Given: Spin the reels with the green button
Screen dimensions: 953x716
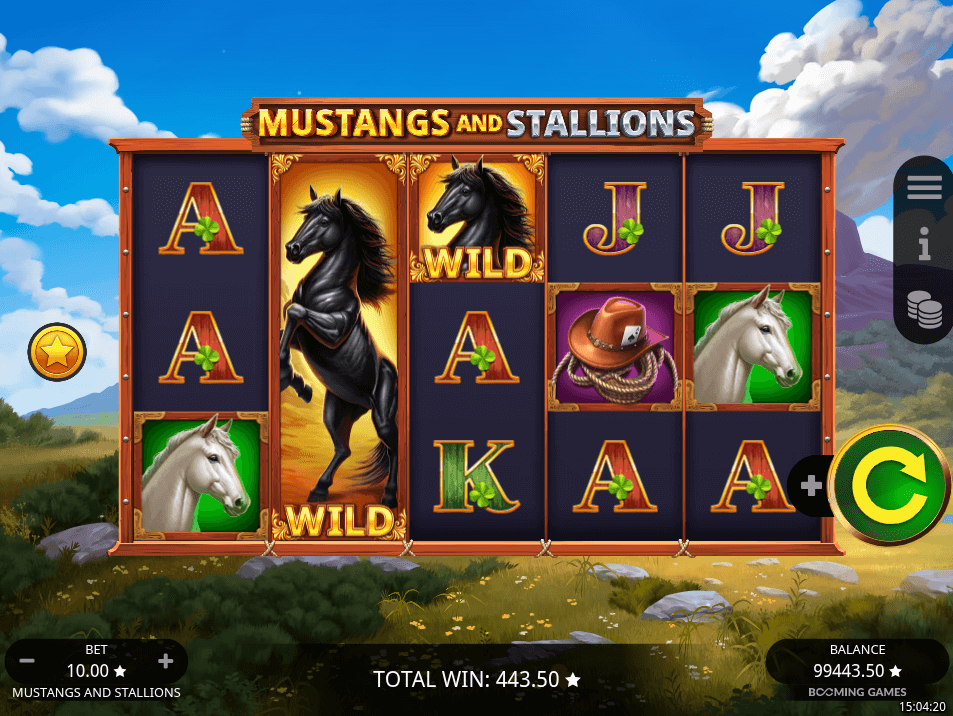Looking at the screenshot, I should pos(889,485).
